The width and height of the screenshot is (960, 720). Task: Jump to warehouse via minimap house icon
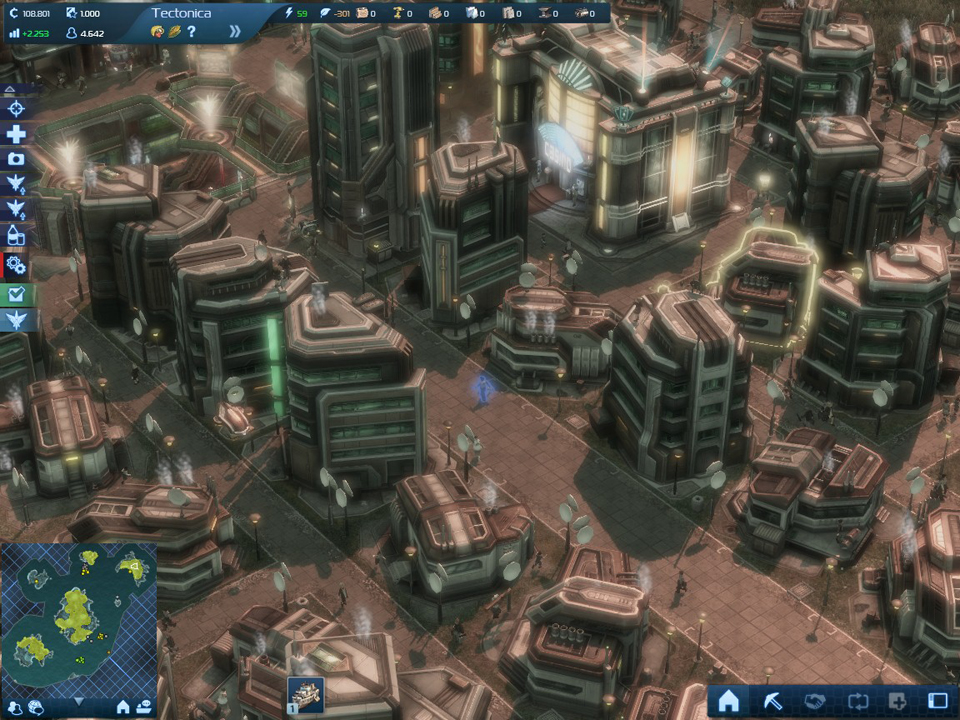(x=122, y=708)
